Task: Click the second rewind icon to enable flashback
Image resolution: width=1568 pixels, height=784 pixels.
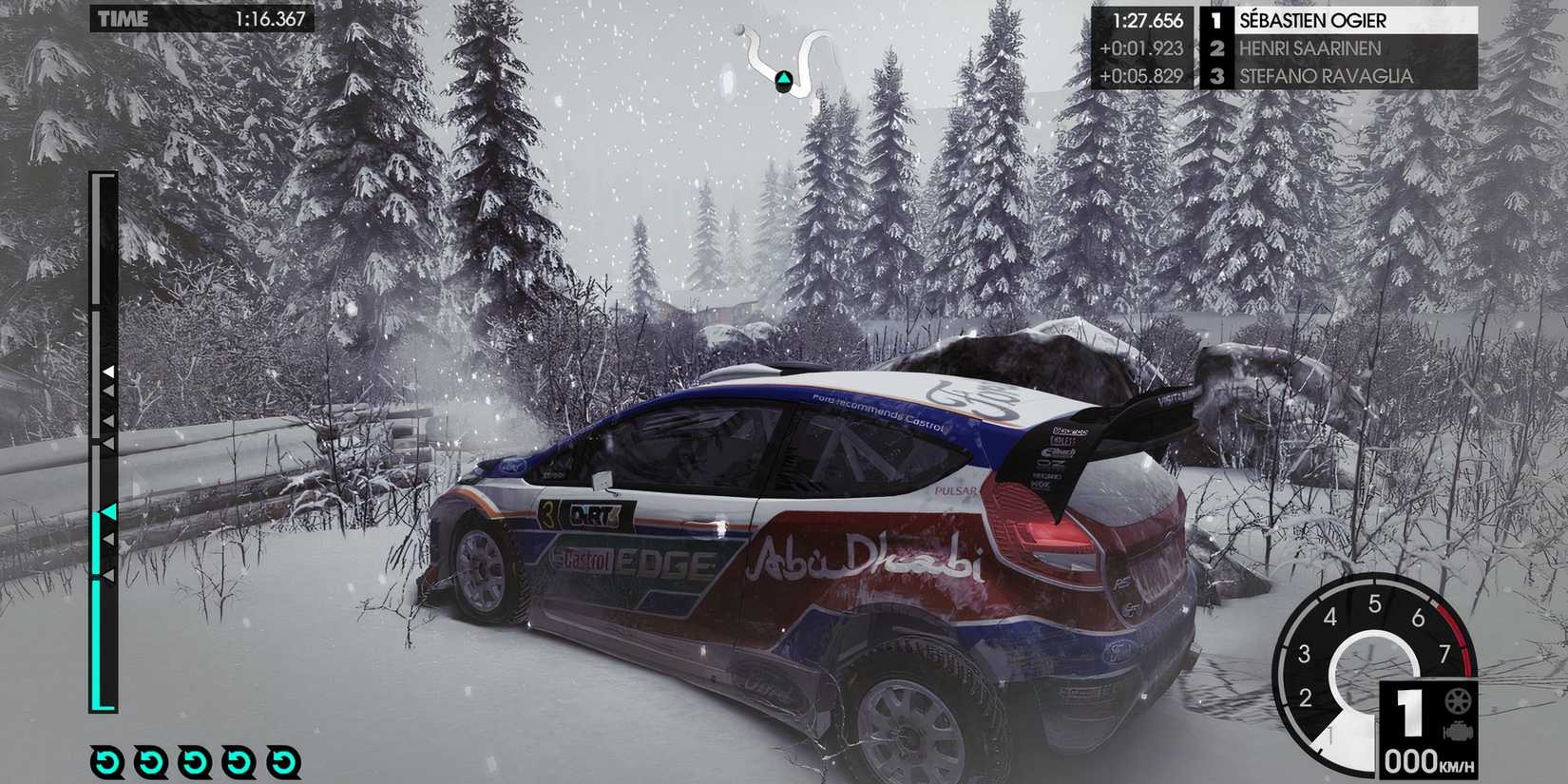Action: [150, 761]
